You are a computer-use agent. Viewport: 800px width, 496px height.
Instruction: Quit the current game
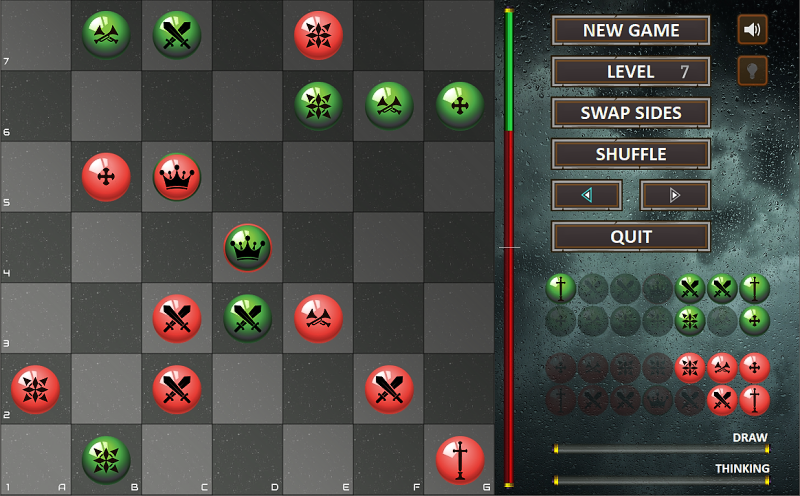[631, 237]
